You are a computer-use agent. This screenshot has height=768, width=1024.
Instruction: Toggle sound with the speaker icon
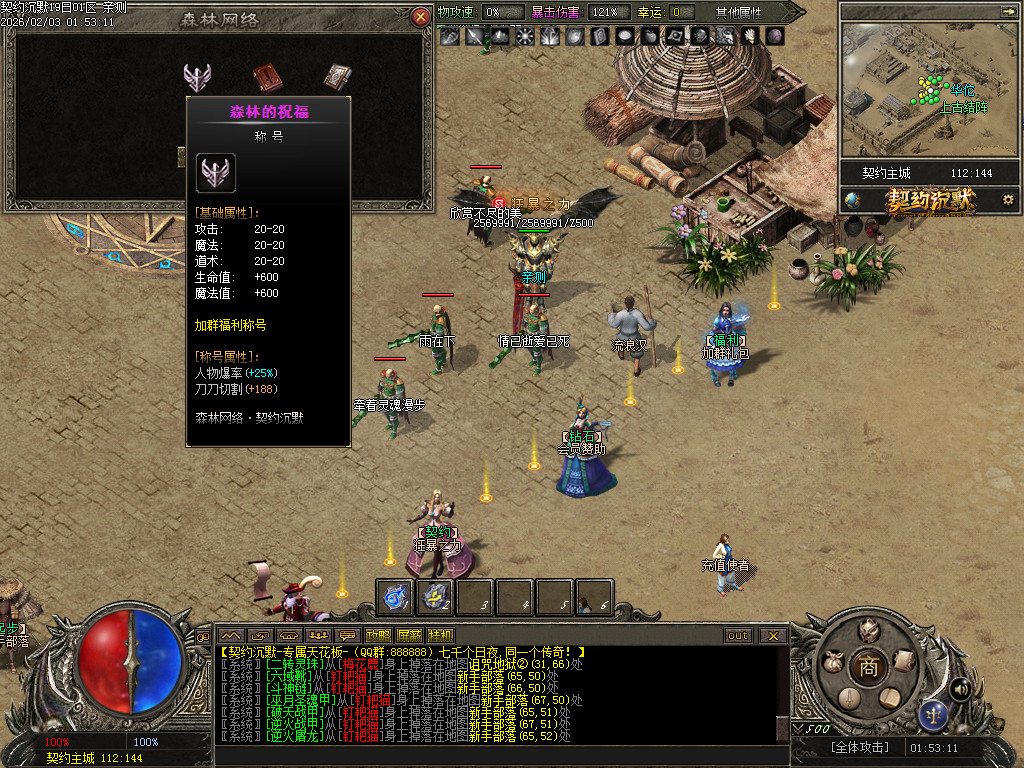tap(960, 688)
